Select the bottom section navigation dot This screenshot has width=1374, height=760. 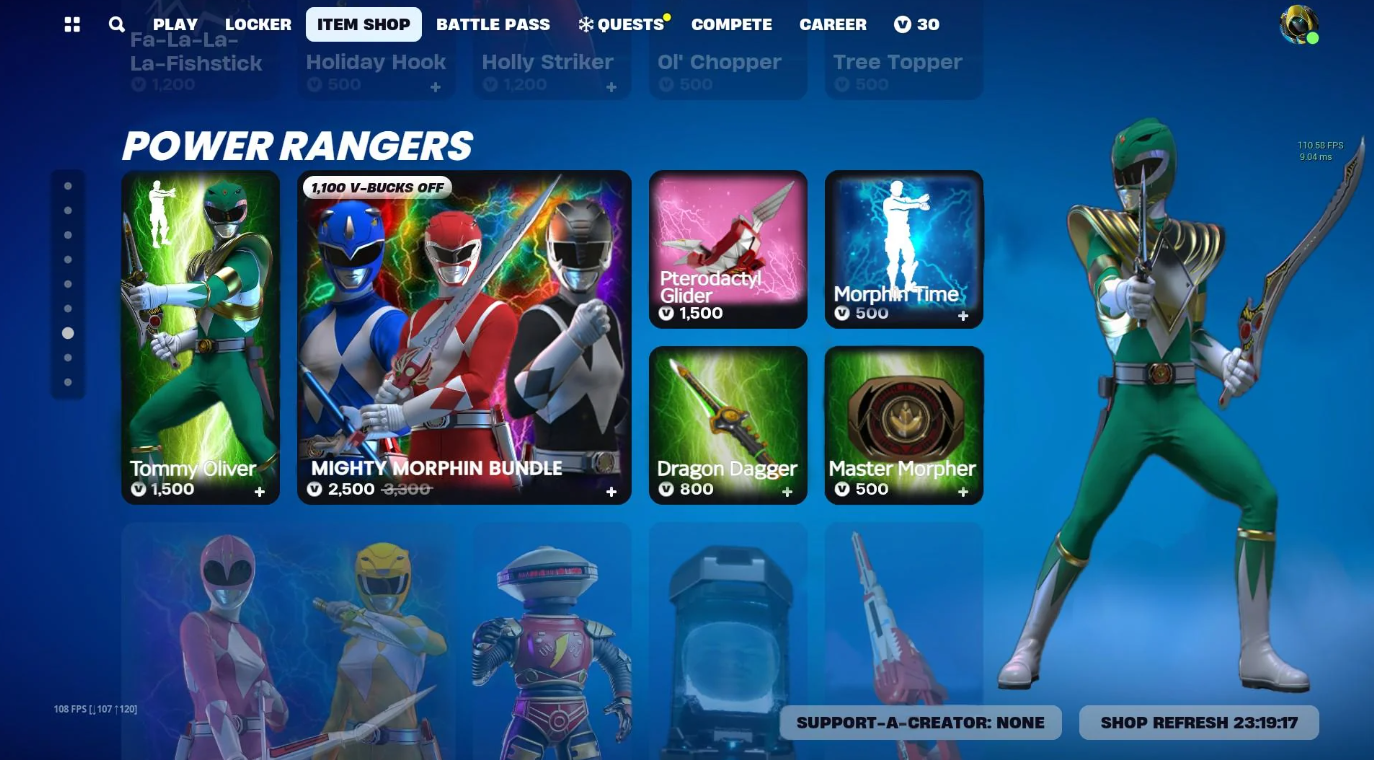68,382
